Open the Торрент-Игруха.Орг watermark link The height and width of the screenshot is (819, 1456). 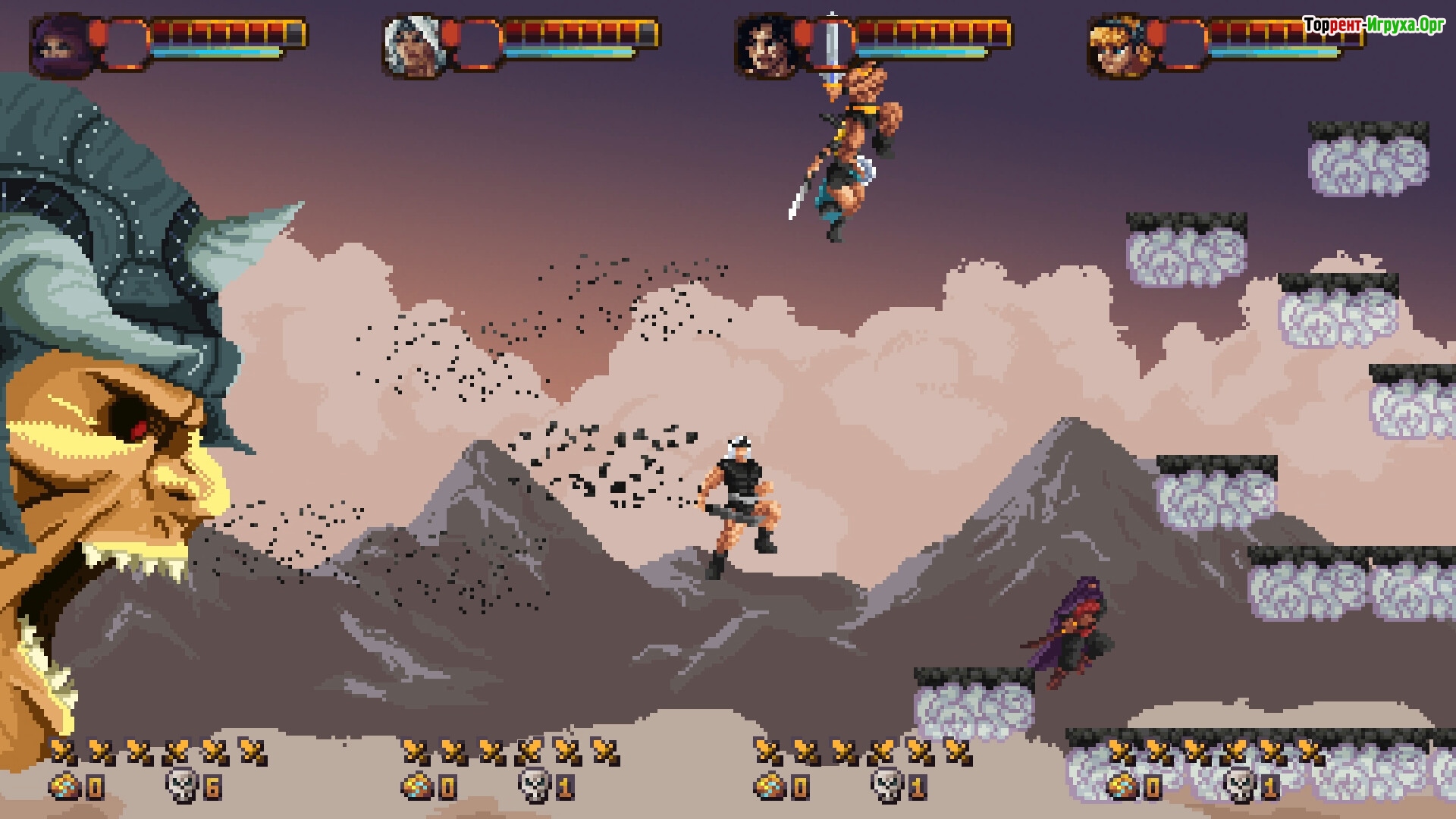click(1373, 25)
